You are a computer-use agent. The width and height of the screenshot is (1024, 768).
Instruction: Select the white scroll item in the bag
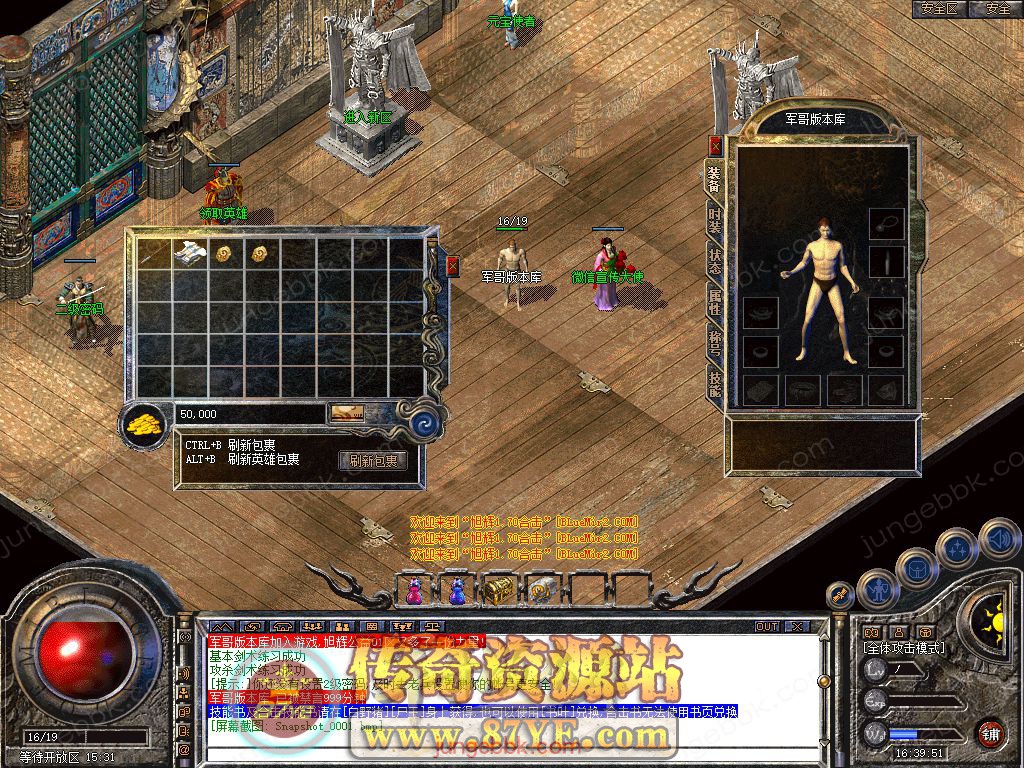click(x=190, y=253)
